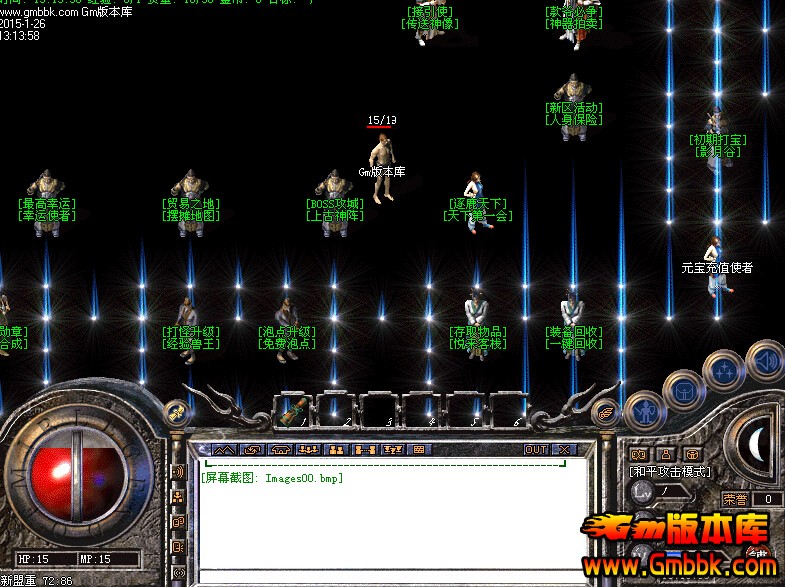Open the character equipment panel
The height and width of the screenshot is (587, 785).
[643, 410]
